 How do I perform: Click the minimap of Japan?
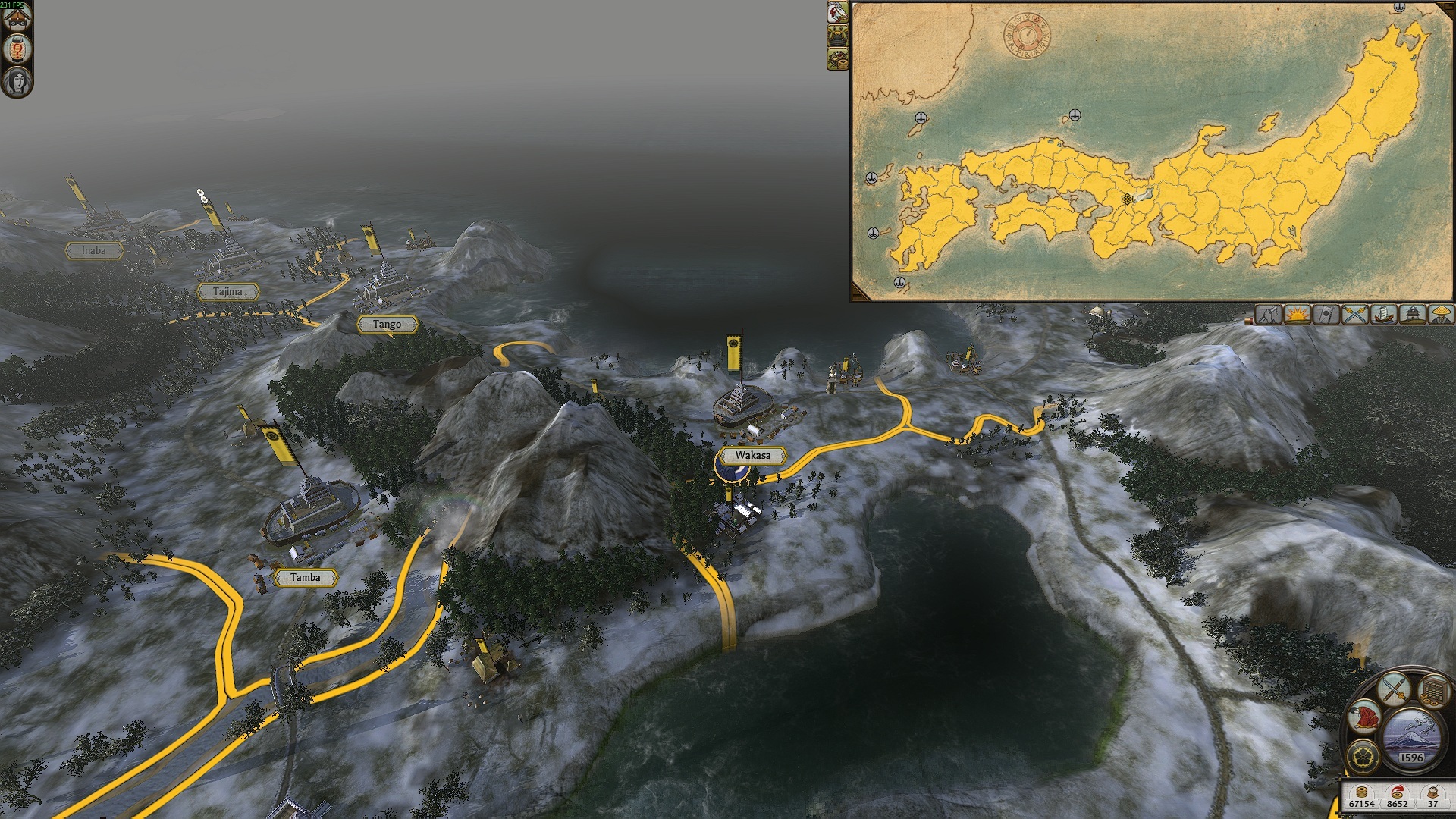pyautogui.click(x=1151, y=152)
